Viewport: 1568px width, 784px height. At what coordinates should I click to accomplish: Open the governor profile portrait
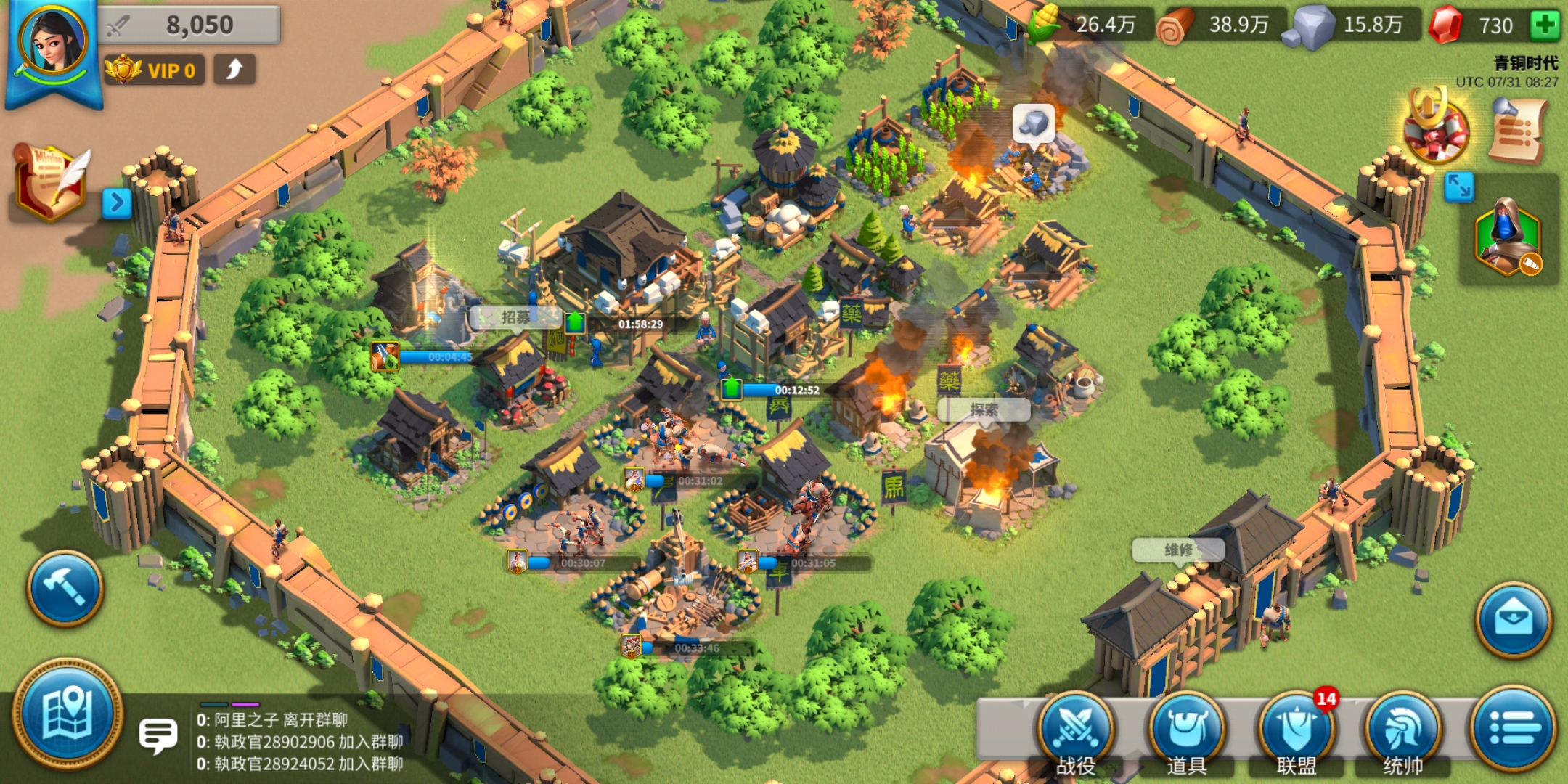tap(52, 44)
